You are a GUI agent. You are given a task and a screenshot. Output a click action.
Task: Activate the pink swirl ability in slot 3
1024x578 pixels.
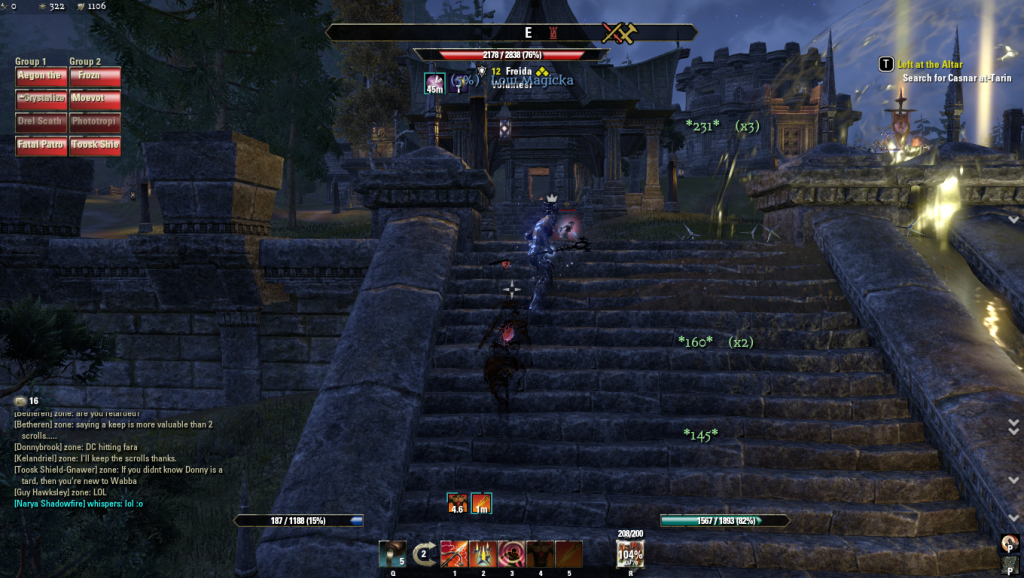(512, 554)
